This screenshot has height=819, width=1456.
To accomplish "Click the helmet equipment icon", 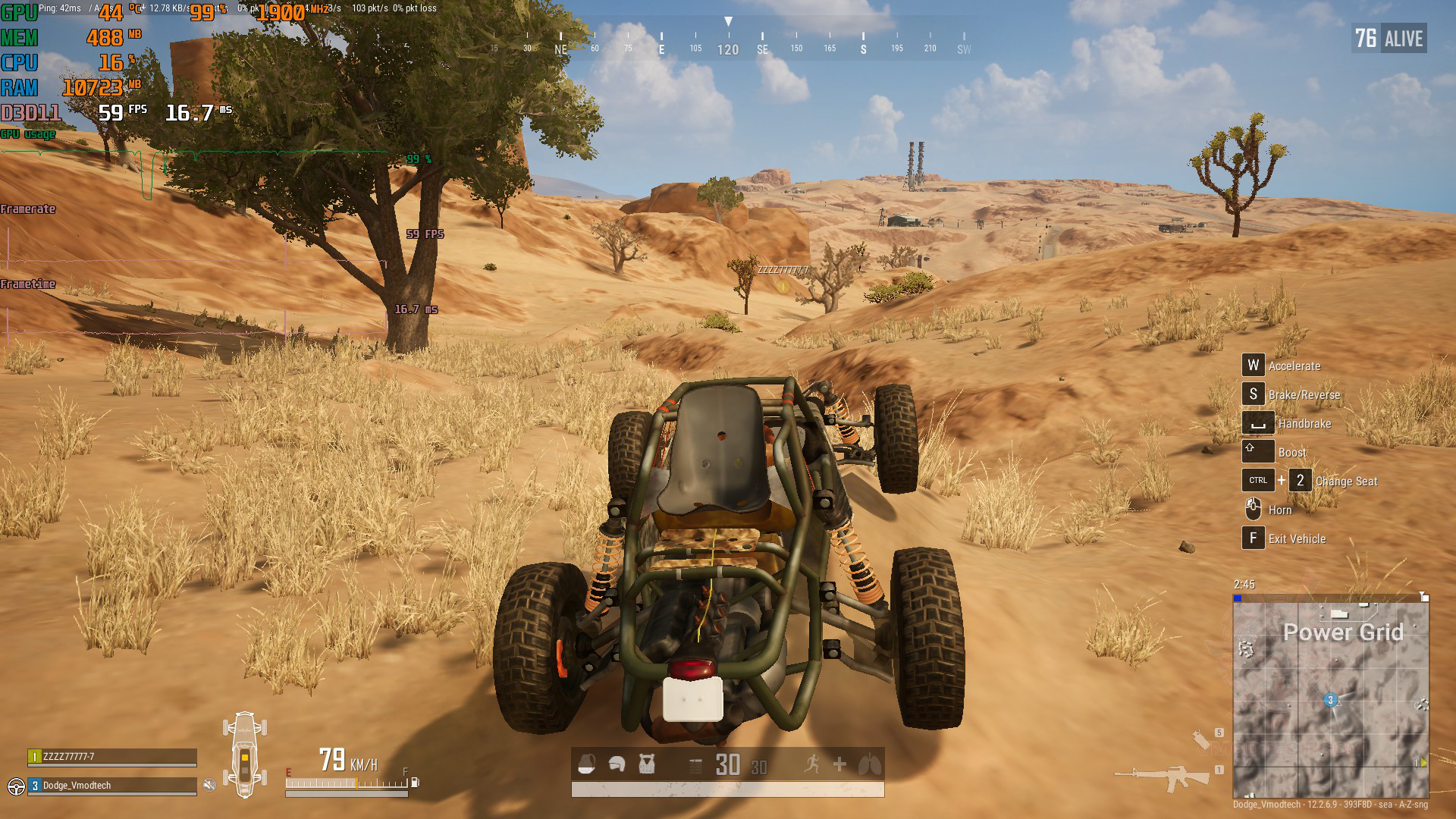I will click(617, 764).
